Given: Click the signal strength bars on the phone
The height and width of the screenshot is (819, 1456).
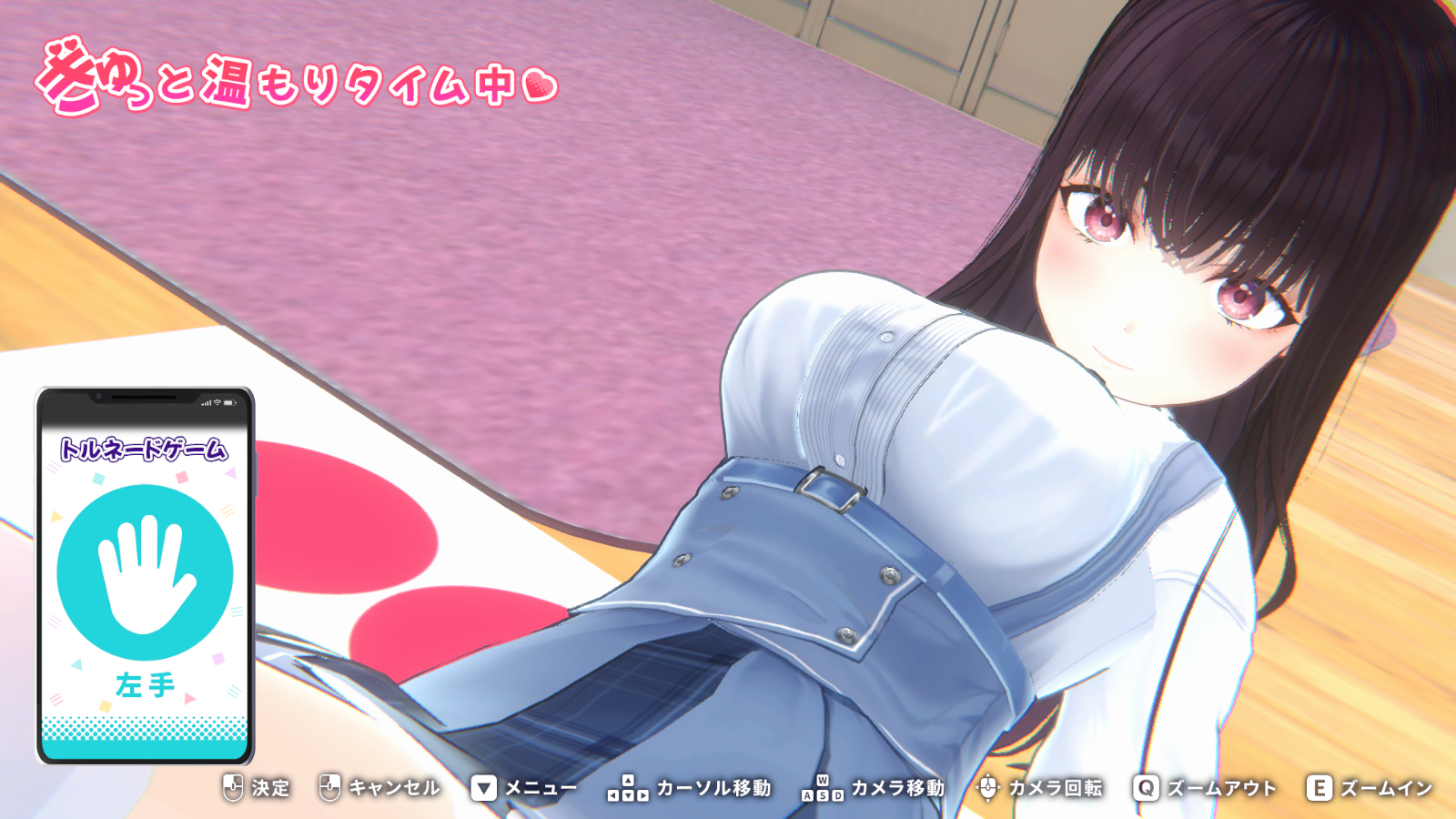Looking at the screenshot, I should click(x=206, y=403).
